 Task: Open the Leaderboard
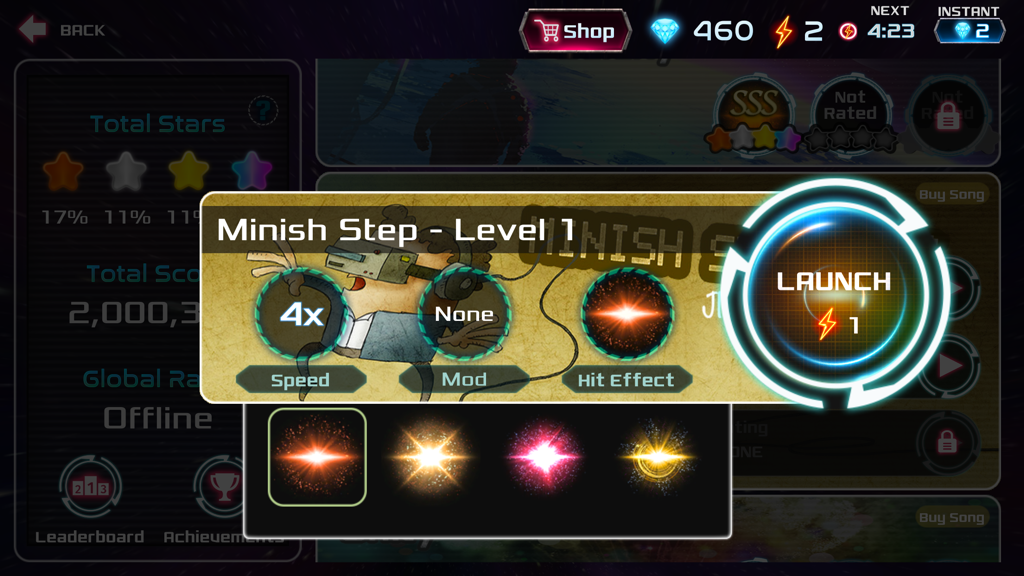coord(90,490)
